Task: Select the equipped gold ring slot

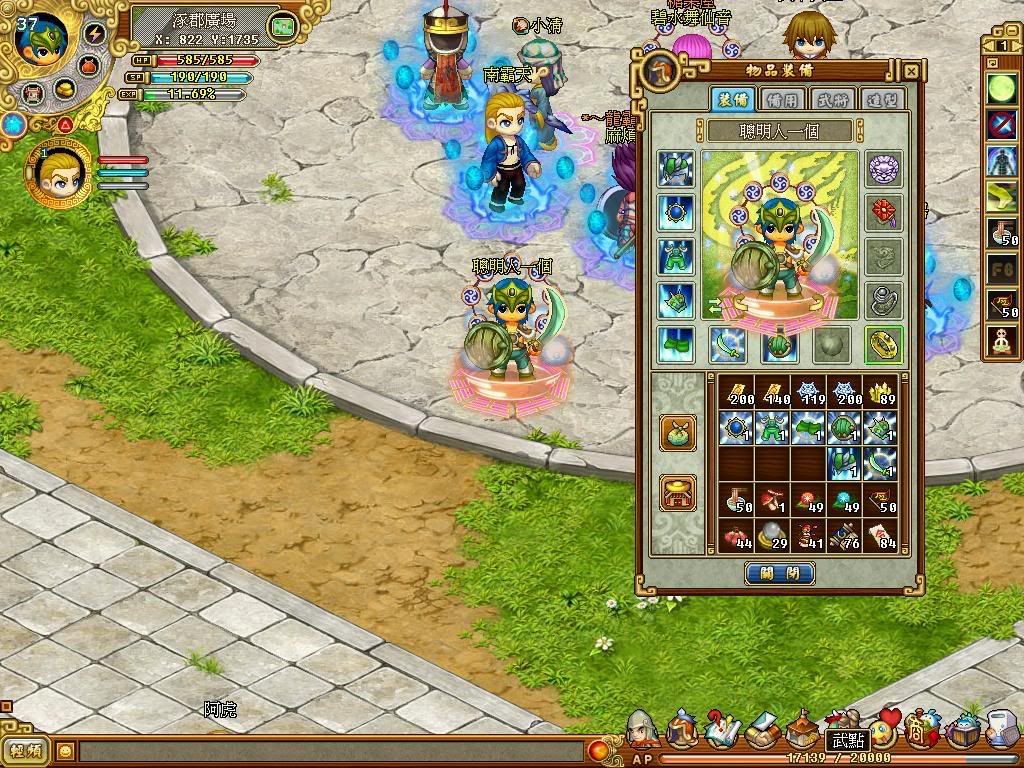Action: coord(884,344)
